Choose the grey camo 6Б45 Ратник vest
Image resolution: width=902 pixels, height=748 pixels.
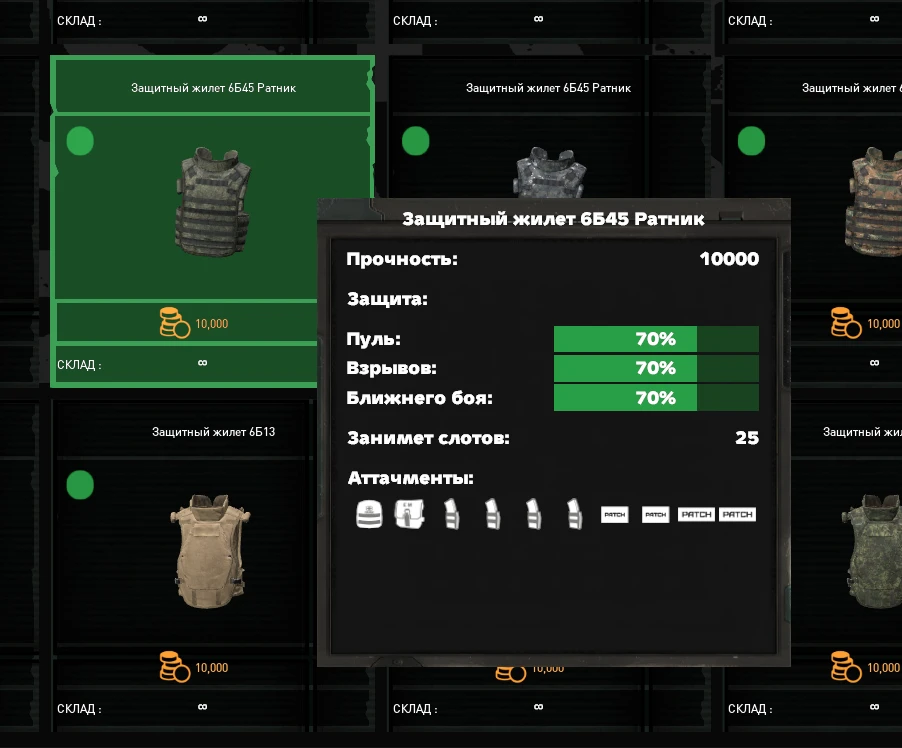coord(547,170)
